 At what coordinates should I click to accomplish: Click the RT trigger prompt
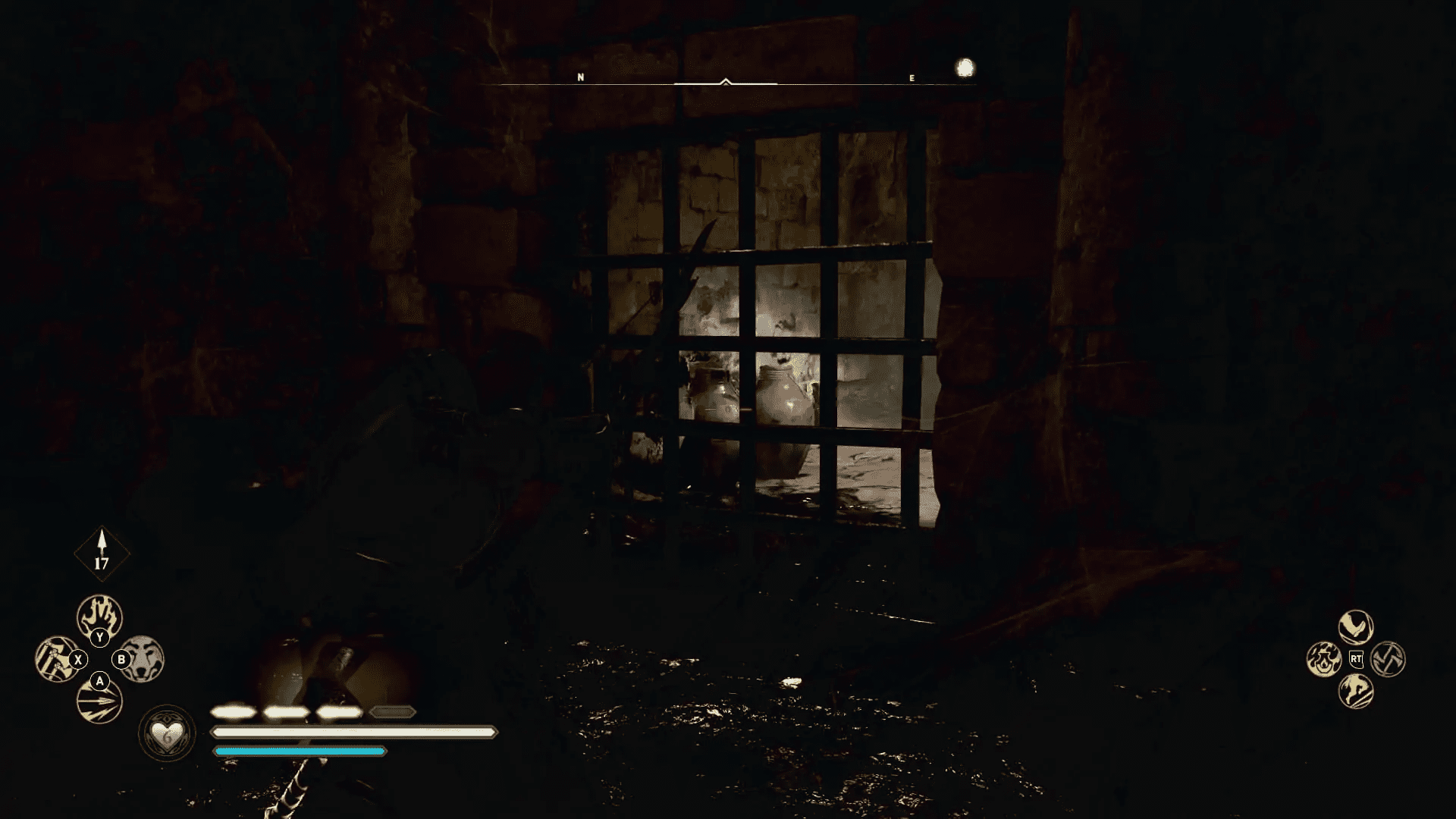pyautogui.click(x=1357, y=660)
